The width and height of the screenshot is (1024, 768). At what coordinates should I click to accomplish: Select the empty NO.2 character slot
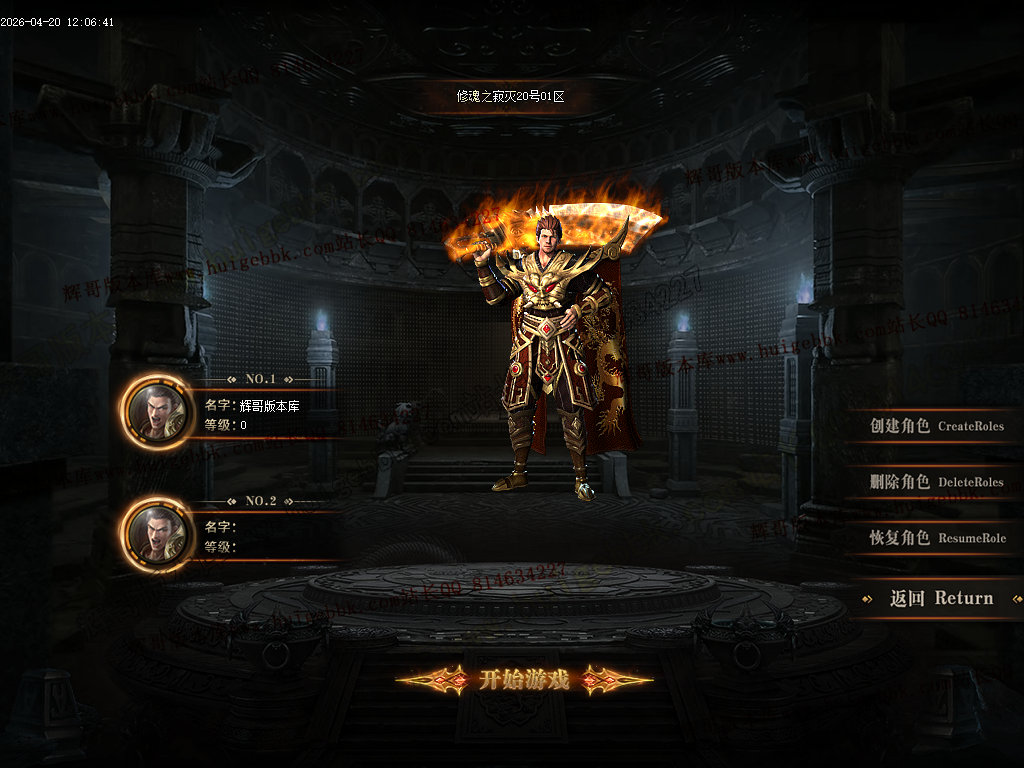click(x=262, y=537)
